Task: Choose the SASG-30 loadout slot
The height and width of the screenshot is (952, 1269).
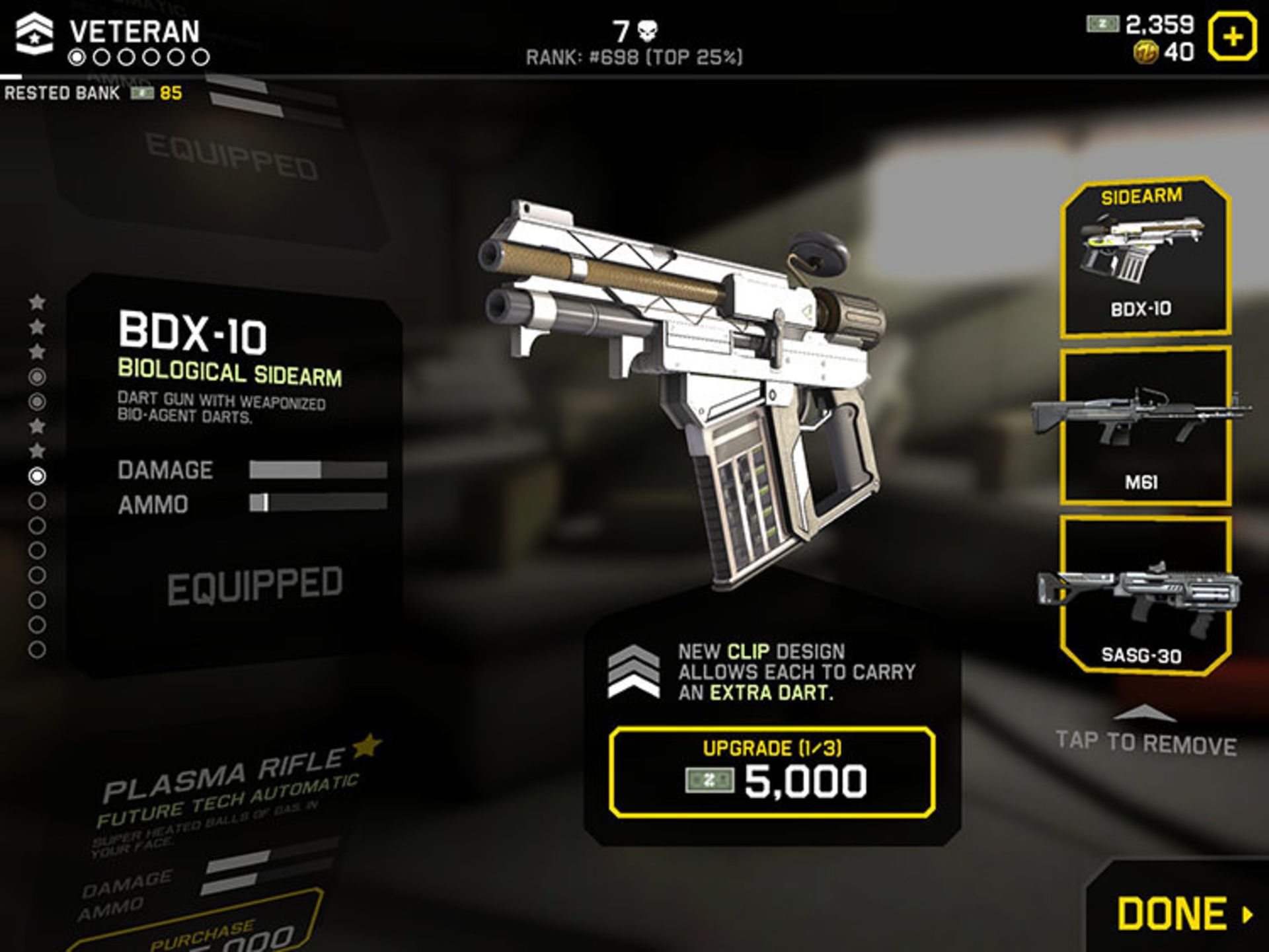Action: (x=1145, y=595)
